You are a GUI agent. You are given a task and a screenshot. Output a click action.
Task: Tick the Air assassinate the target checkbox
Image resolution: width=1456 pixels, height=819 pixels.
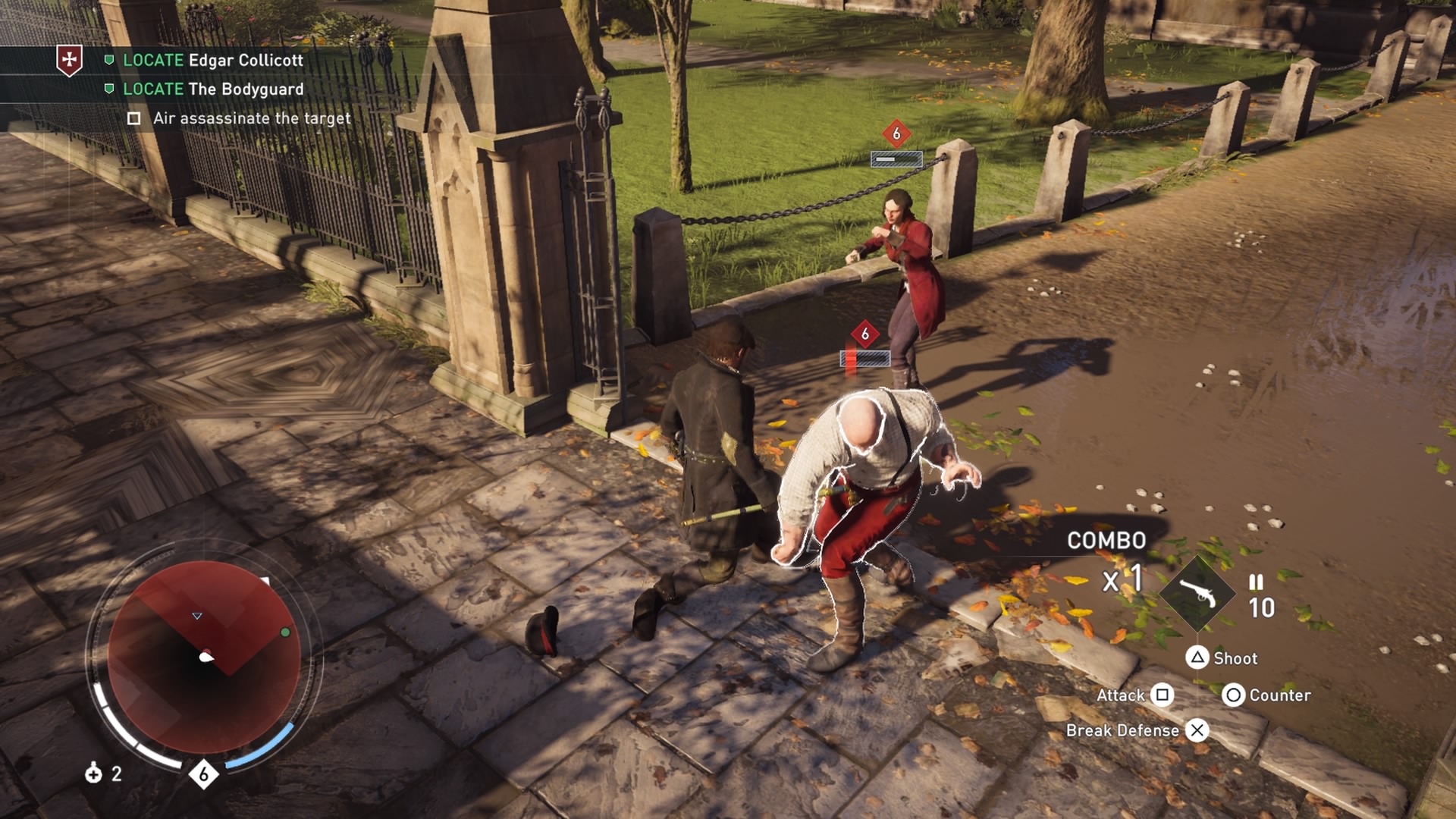(134, 118)
